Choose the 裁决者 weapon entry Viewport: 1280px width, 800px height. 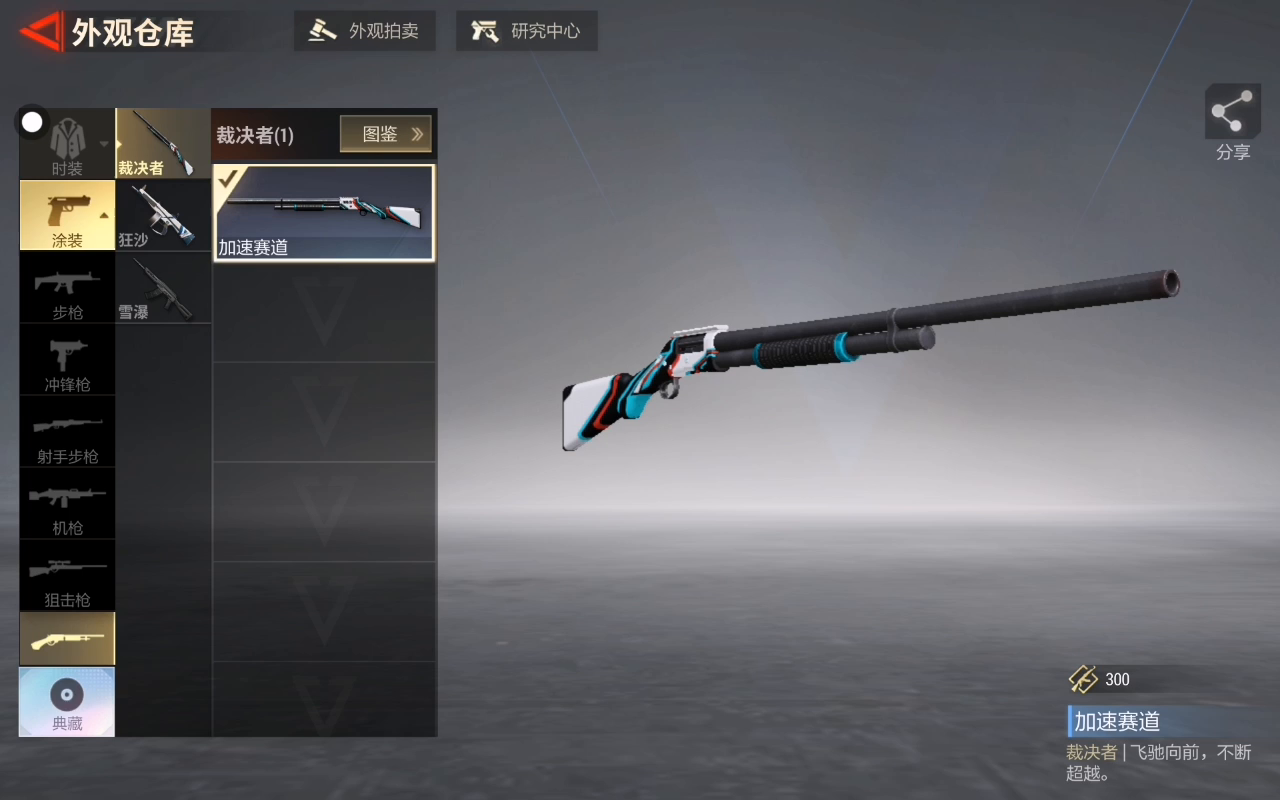(163, 144)
